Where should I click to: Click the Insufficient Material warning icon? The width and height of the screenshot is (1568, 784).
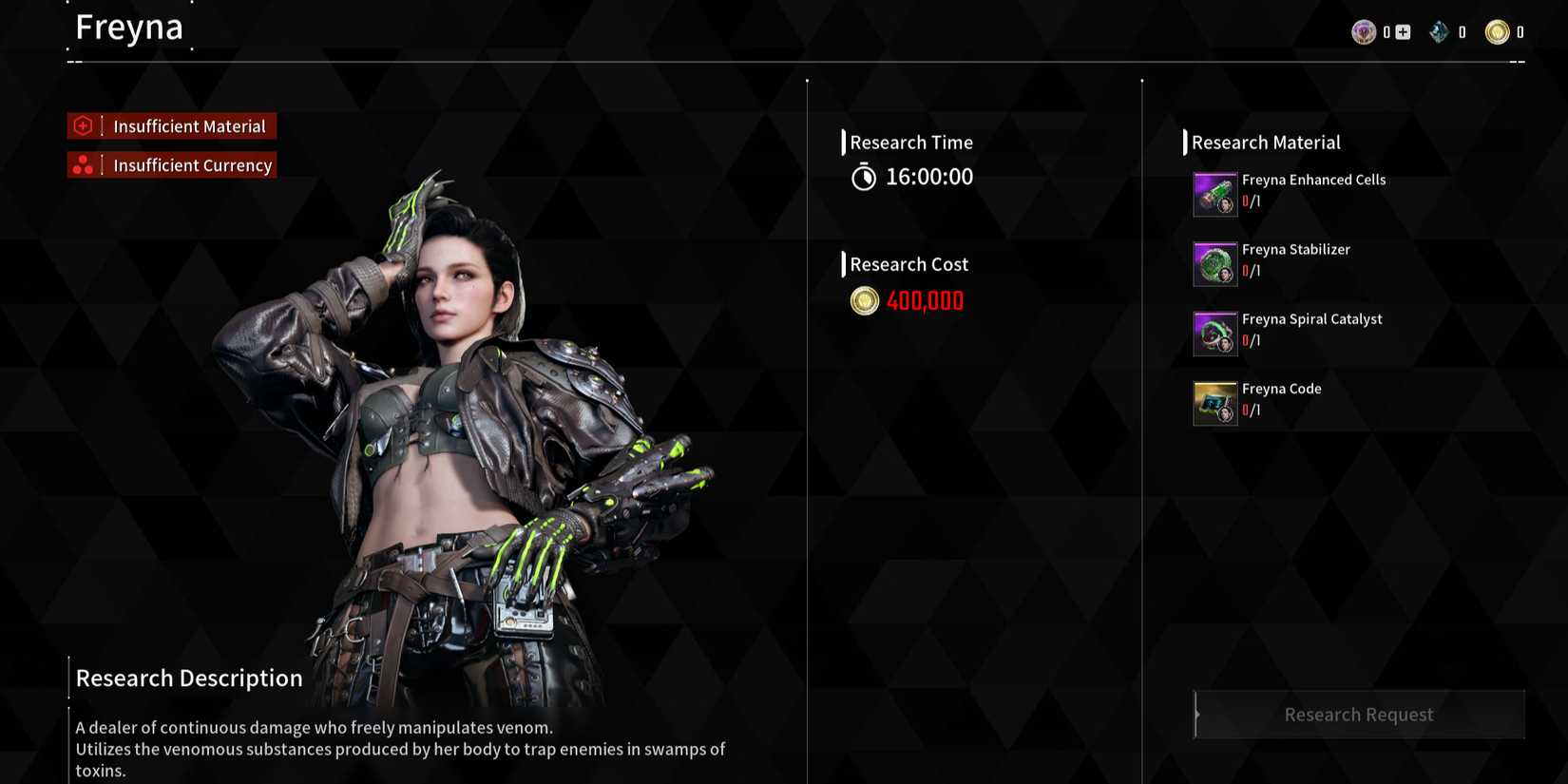click(x=84, y=125)
